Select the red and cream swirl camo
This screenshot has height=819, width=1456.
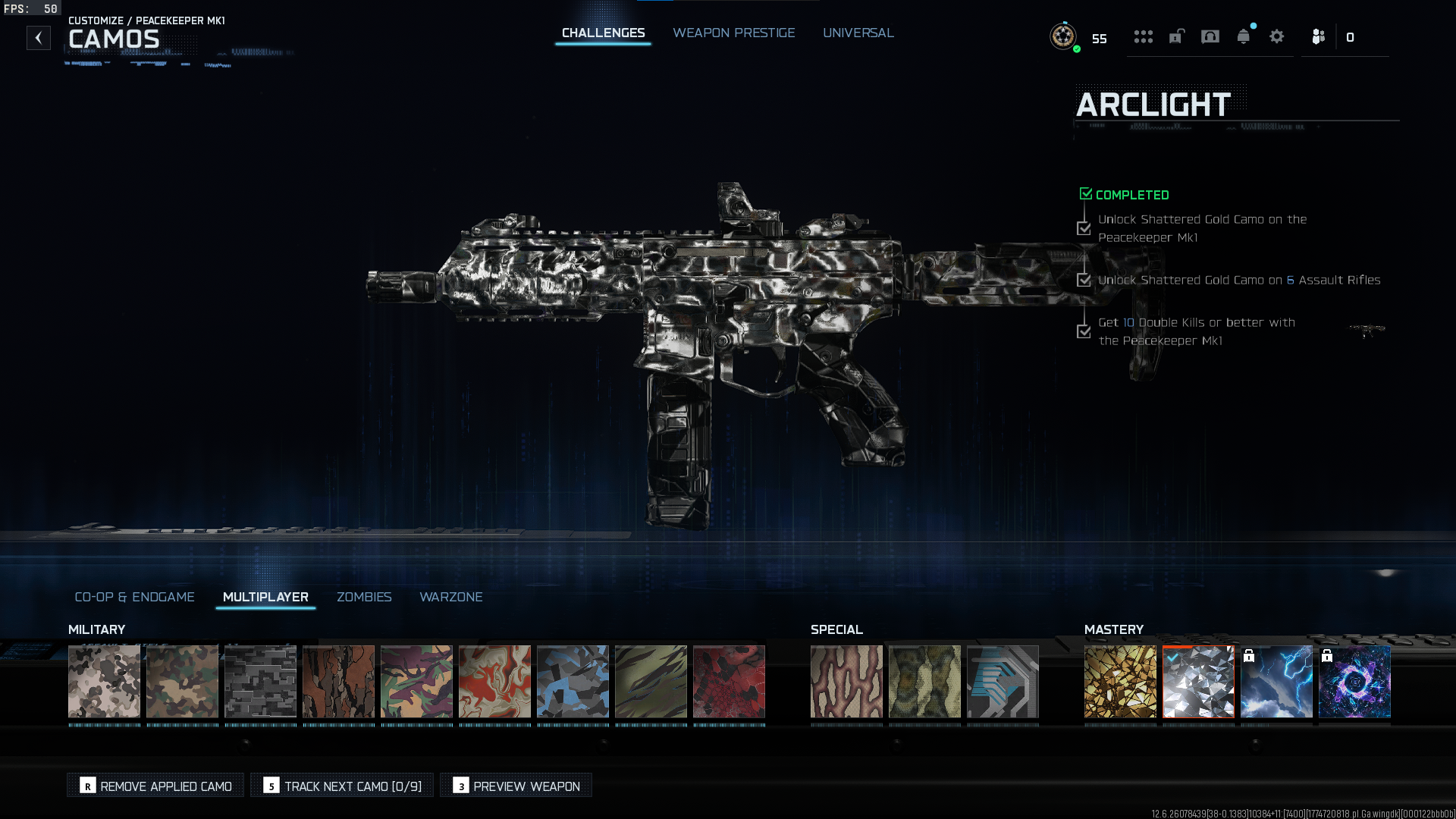[494, 681]
